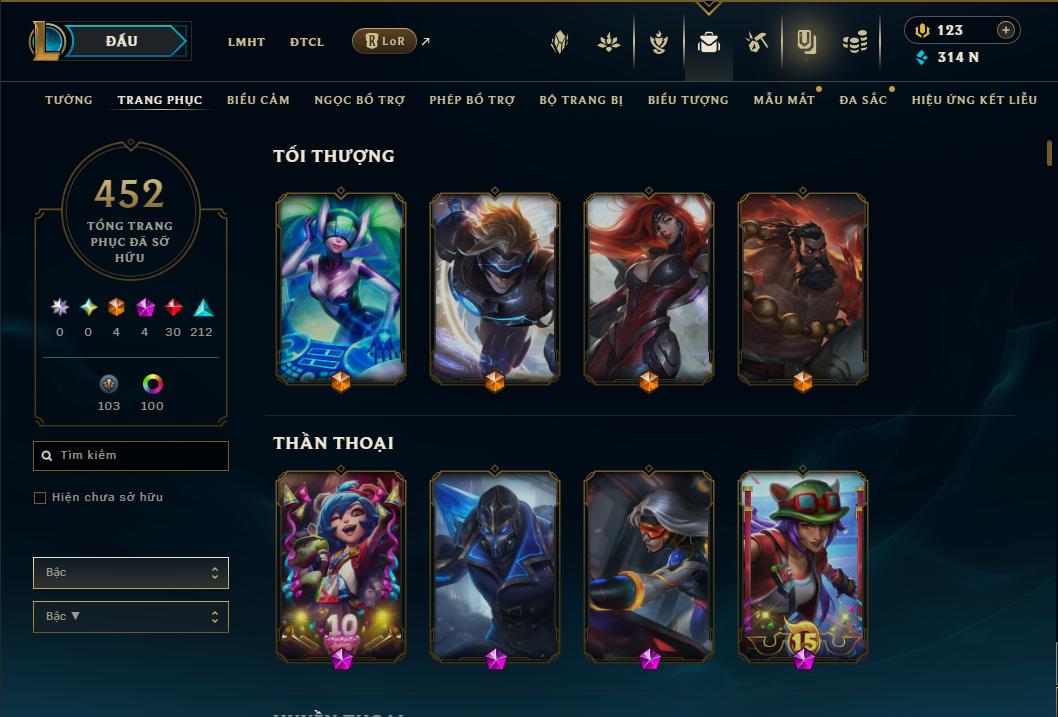
Task: Show the BIỂU TƯỢNG icons tab
Action: [688, 100]
